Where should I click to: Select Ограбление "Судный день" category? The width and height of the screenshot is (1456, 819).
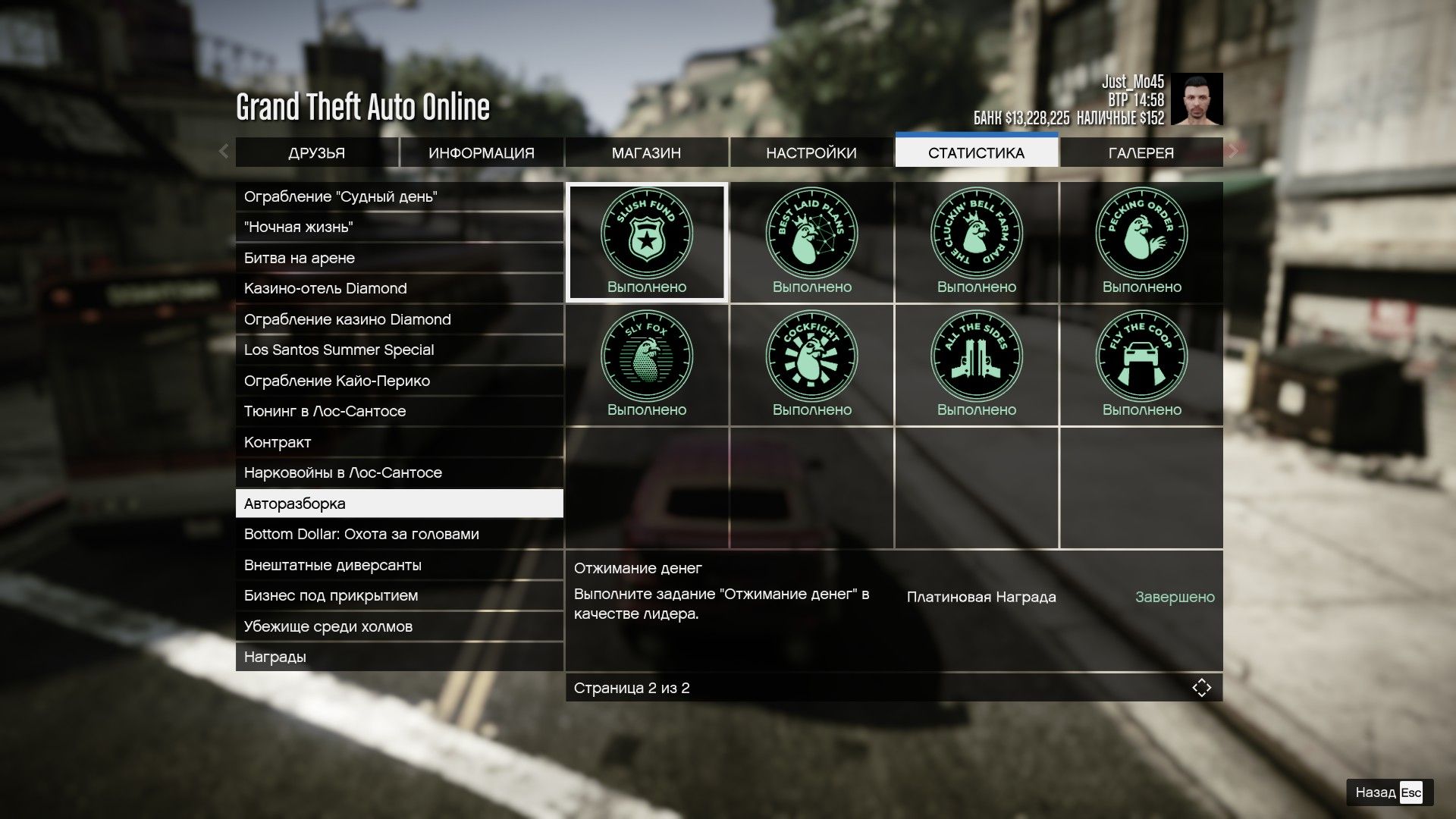(399, 197)
